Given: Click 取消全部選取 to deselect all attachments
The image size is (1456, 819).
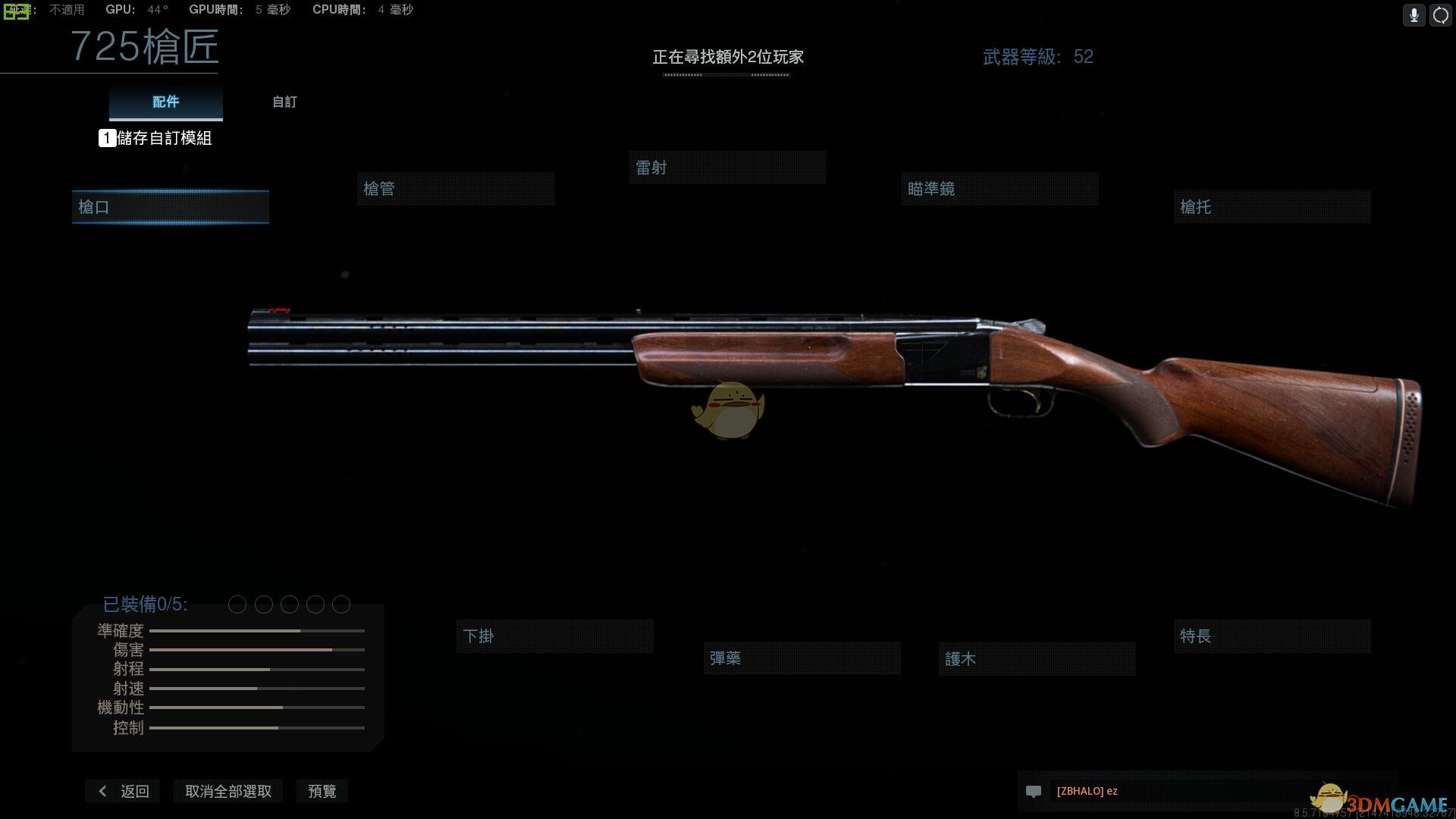Looking at the screenshot, I should click(227, 791).
